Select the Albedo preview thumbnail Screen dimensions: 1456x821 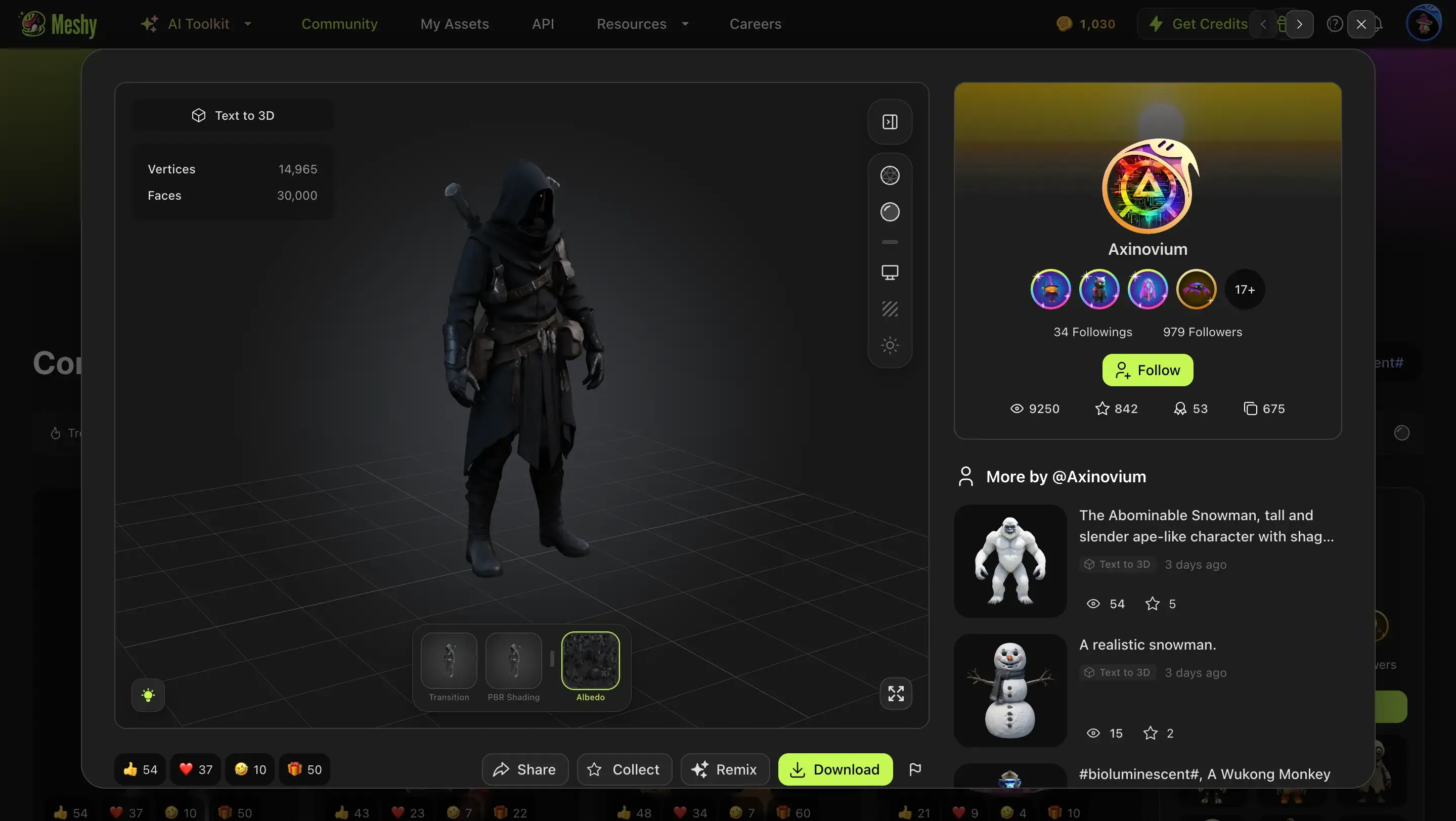coord(590,660)
